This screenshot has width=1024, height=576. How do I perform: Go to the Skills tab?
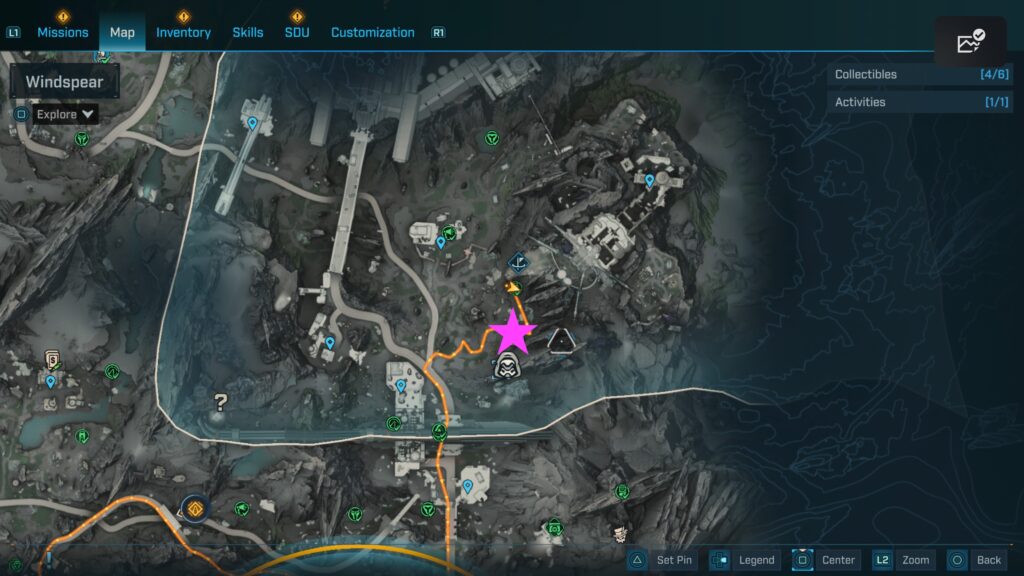(x=248, y=32)
